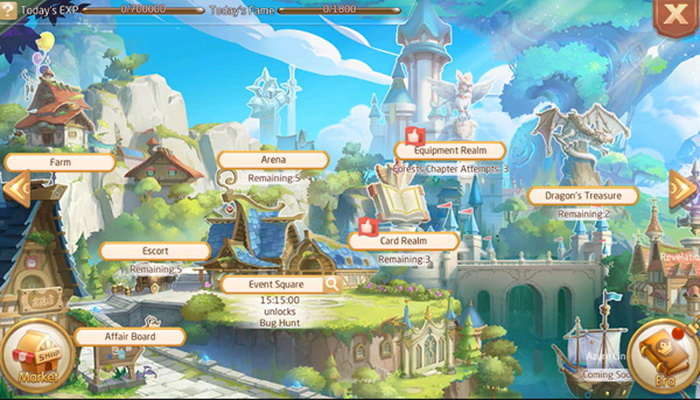Open the Era book button
This screenshot has height=400, width=700.
coord(662,358)
